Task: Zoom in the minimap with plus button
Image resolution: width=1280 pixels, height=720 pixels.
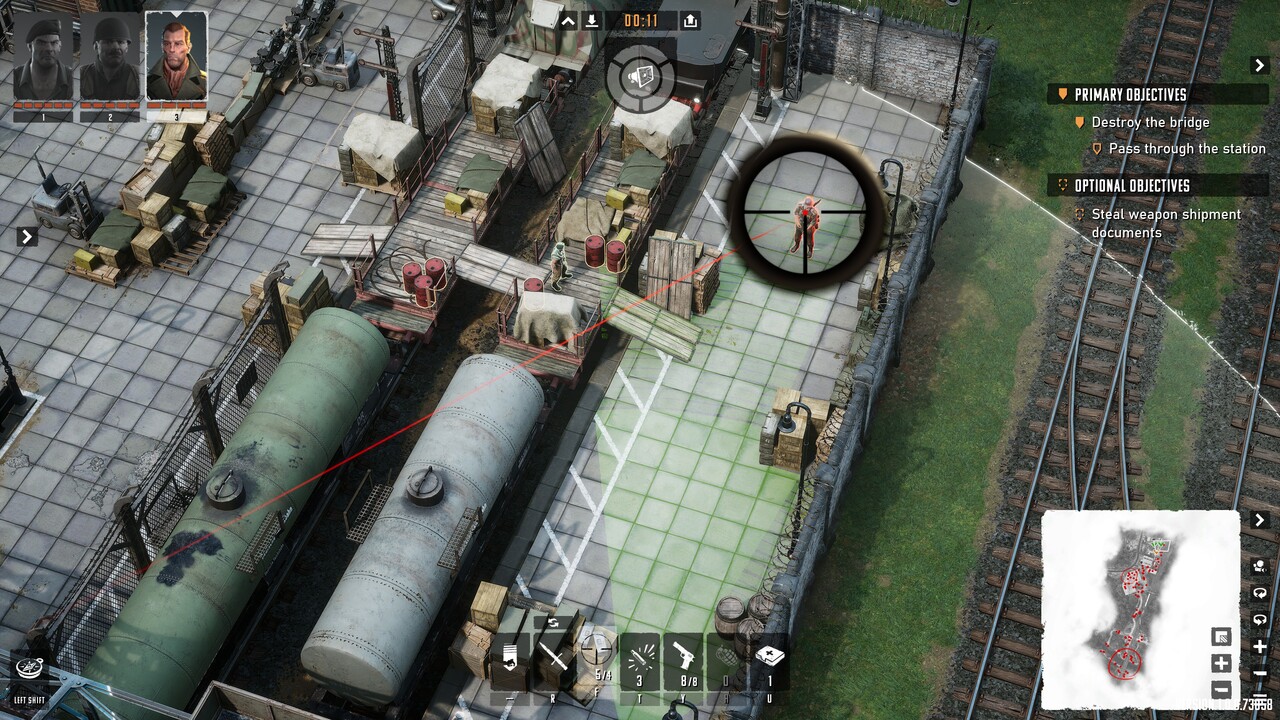Action: pyautogui.click(x=1221, y=663)
